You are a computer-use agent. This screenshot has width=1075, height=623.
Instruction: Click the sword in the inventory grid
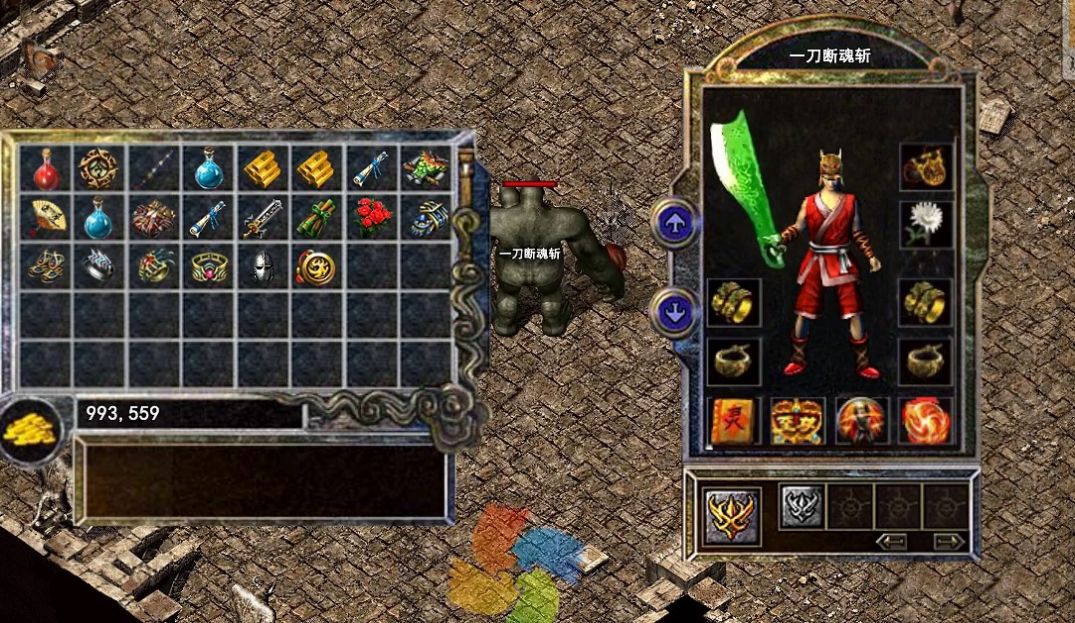pos(261,217)
